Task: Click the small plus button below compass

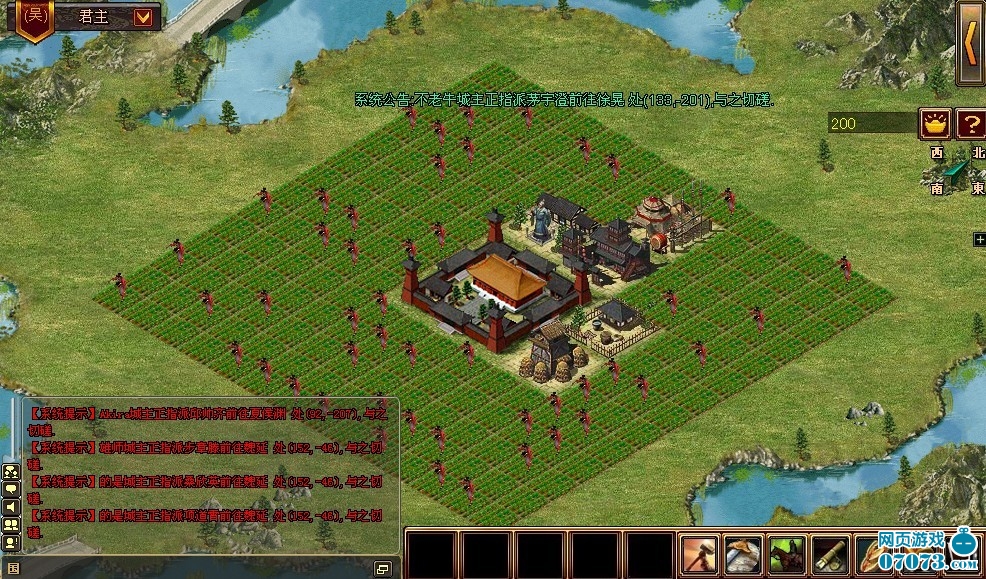Action: [980, 239]
